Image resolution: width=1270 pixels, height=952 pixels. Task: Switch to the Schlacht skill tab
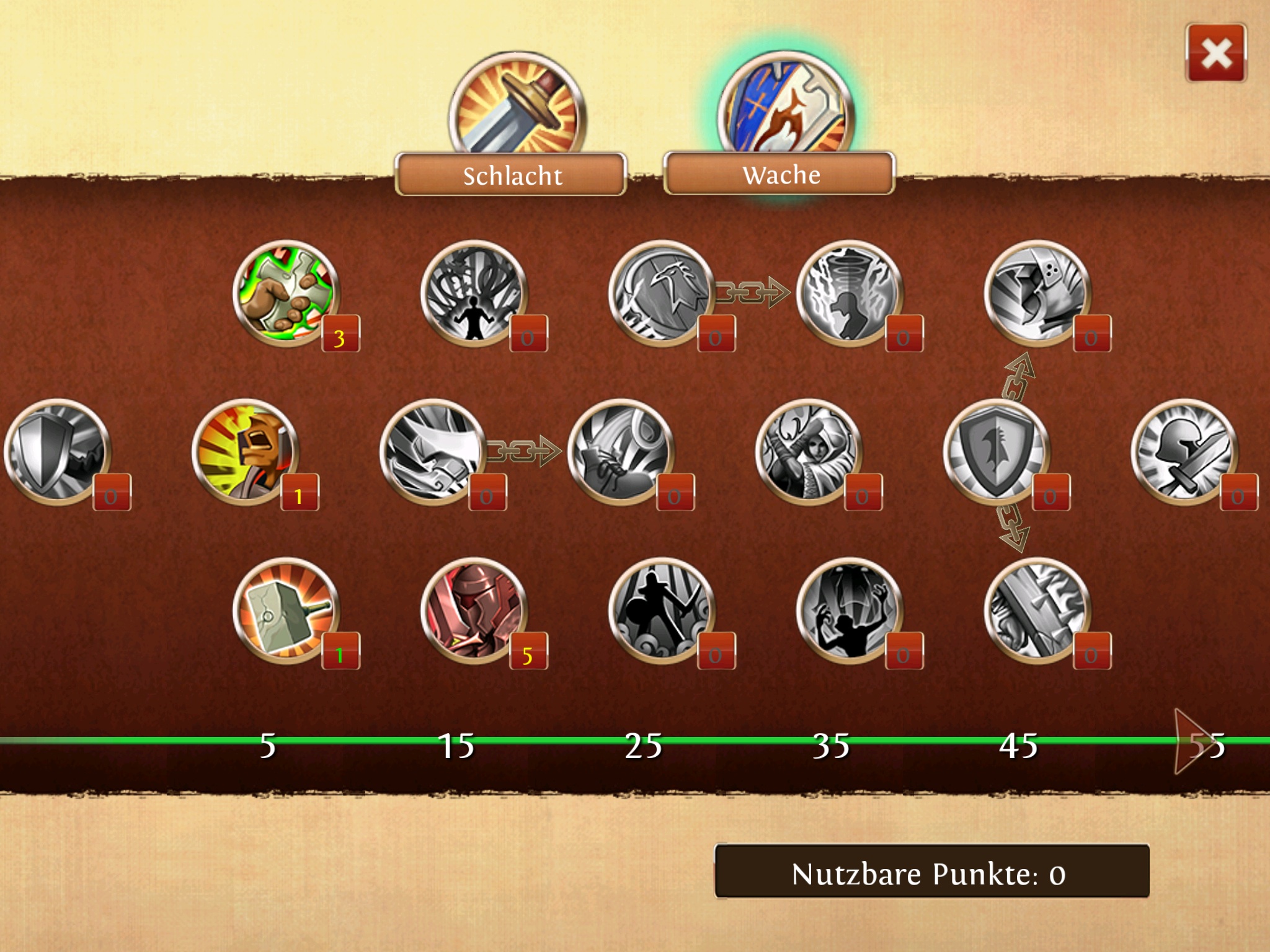[x=512, y=175]
